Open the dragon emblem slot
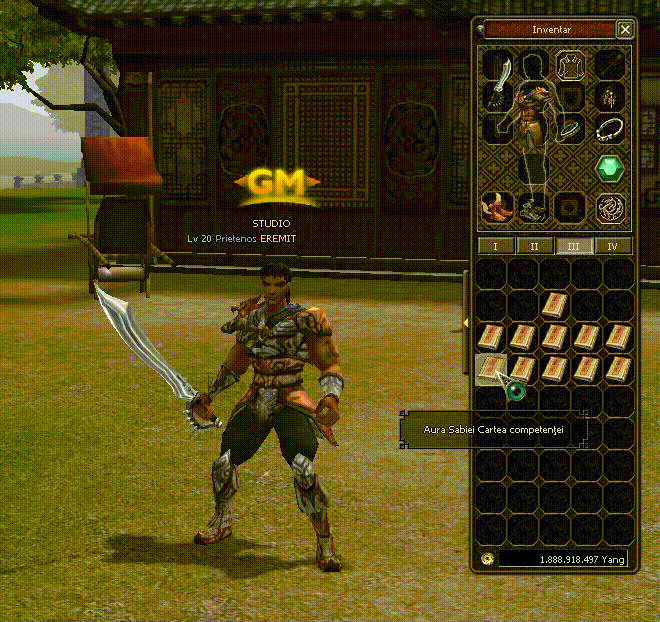This screenshot has width=660, height=622. tap(609, 207)
